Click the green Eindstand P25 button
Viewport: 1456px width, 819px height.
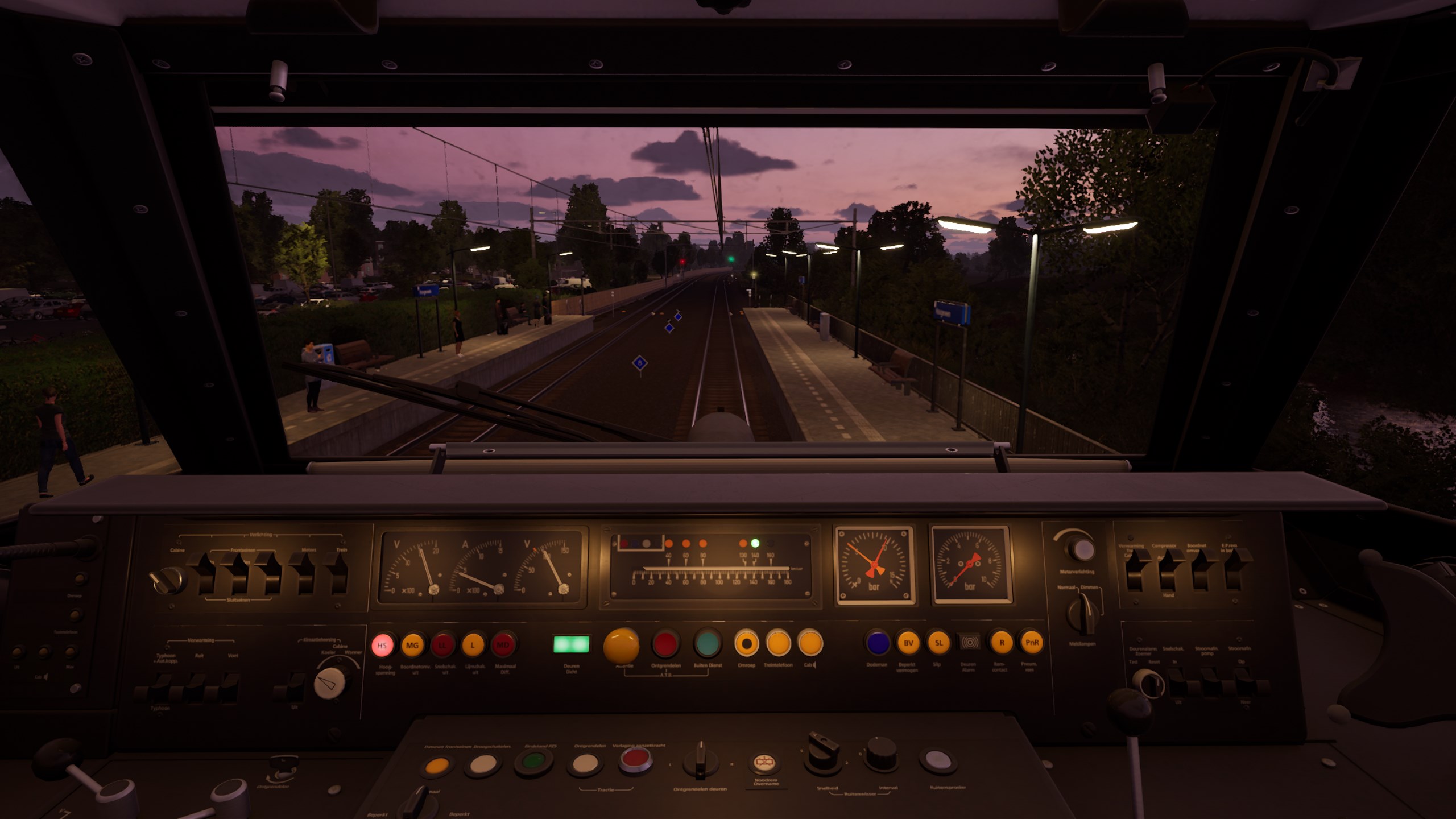[x=533, y=762]
